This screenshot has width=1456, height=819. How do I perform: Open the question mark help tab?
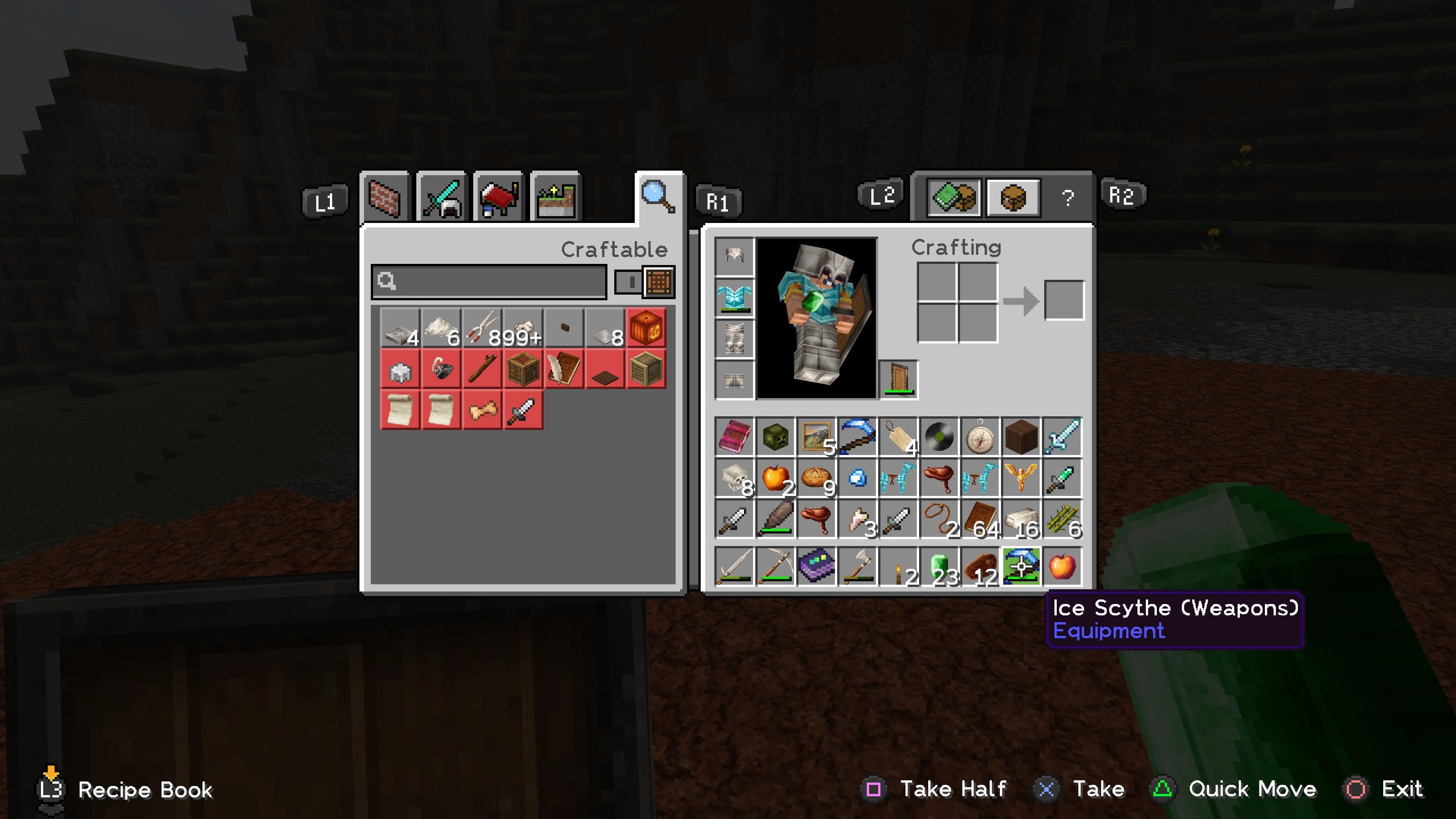[1067, 198]
